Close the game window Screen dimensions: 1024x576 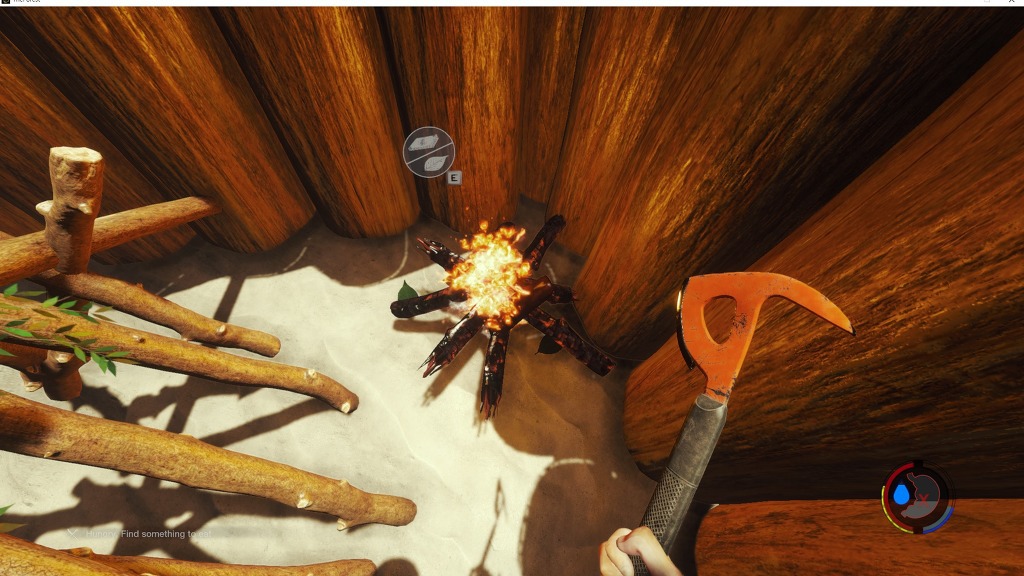[1012, 3]
